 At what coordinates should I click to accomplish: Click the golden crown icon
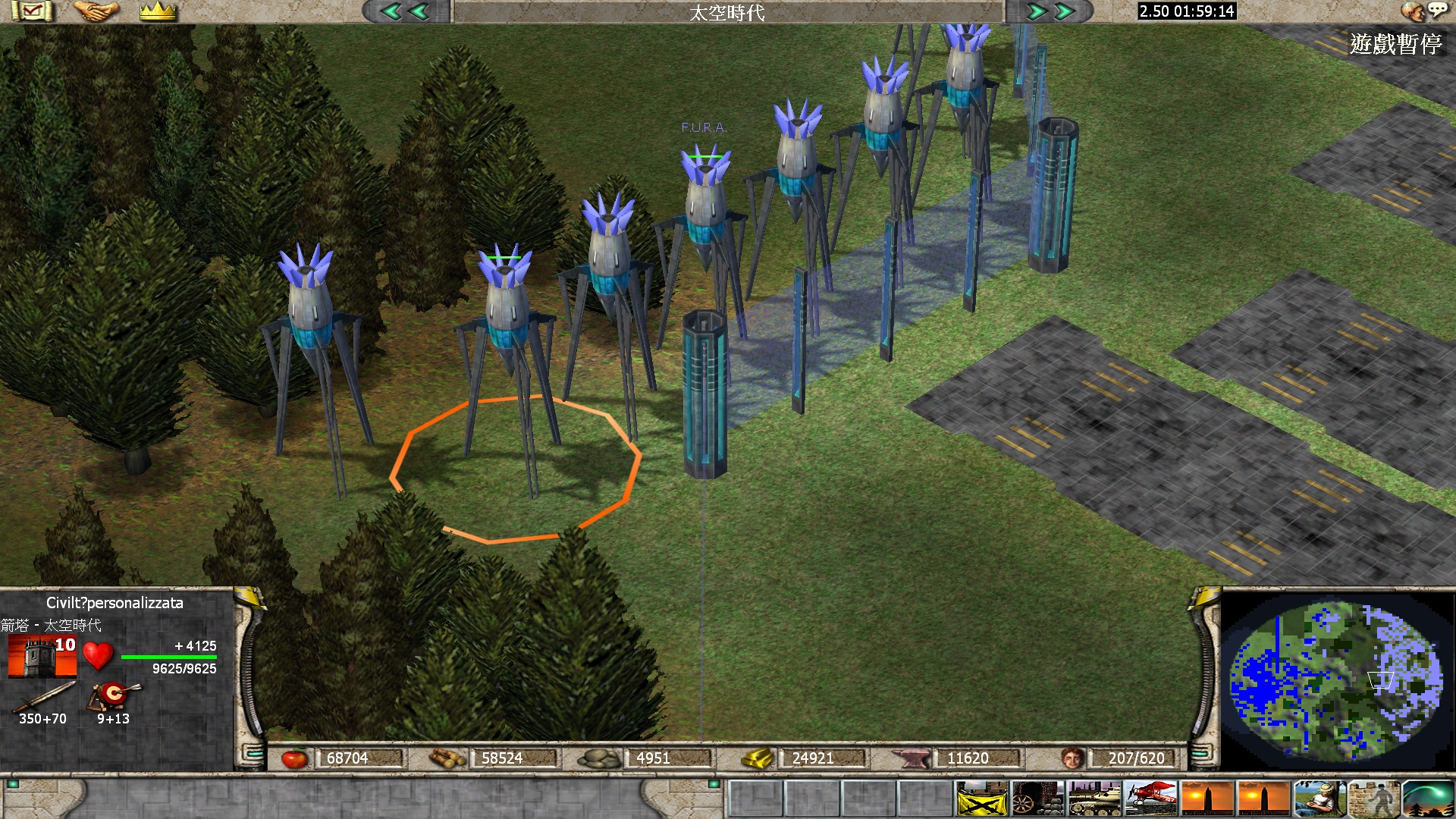pos(158,11)
